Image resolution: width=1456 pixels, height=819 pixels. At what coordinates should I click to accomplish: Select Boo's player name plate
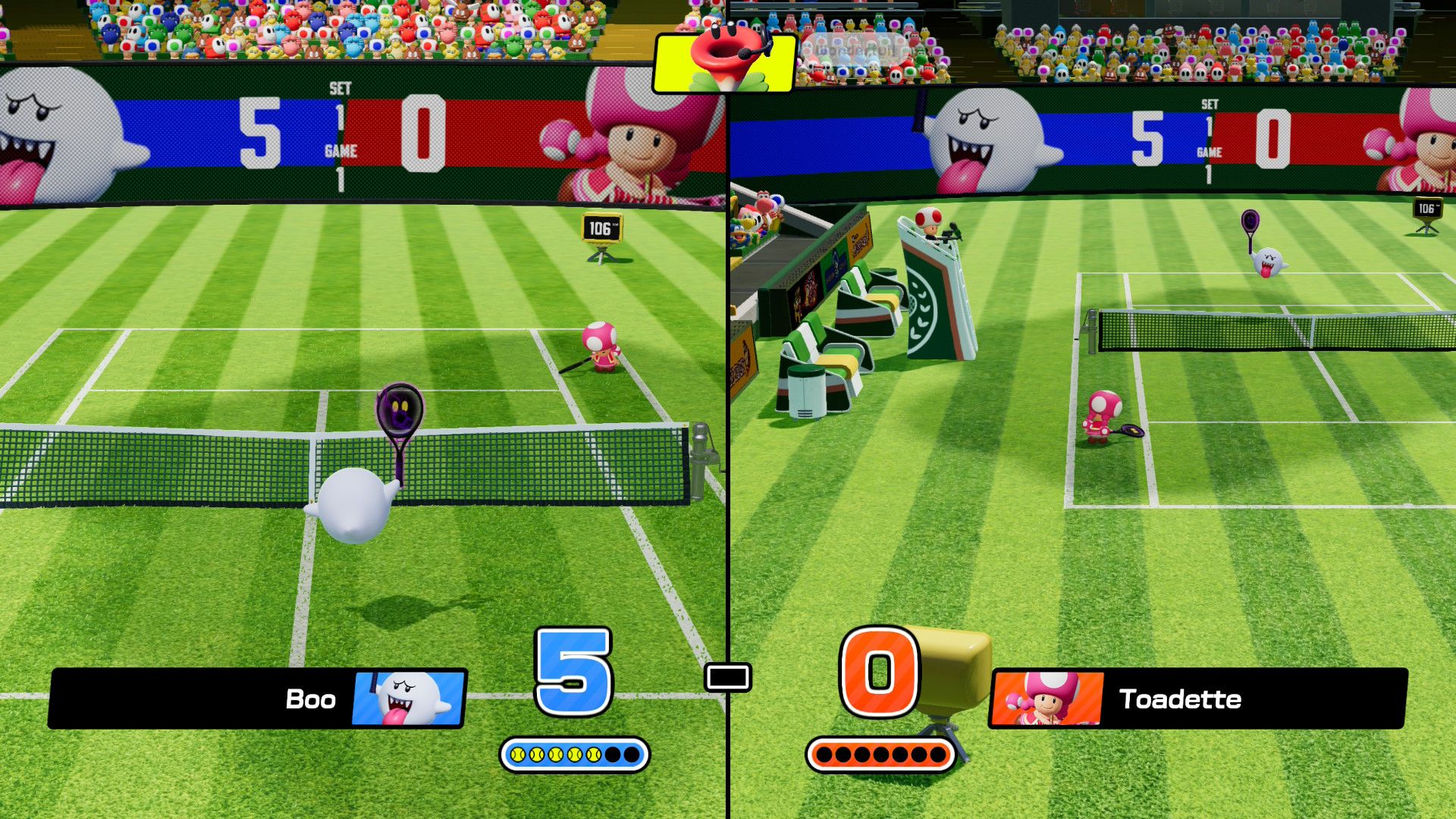coord(258,698)
